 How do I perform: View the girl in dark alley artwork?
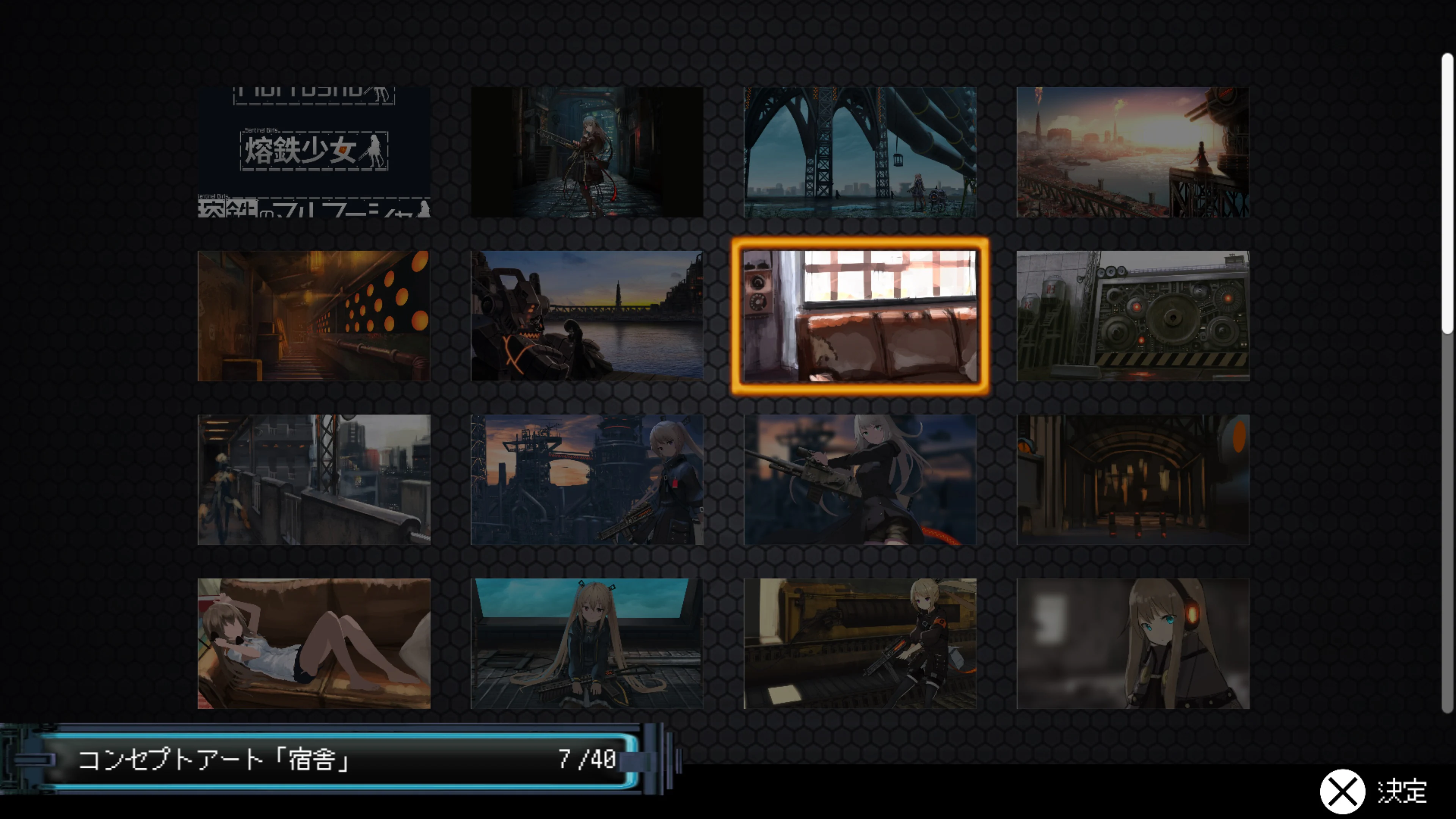pyautogui.click(x=586, y=152)
